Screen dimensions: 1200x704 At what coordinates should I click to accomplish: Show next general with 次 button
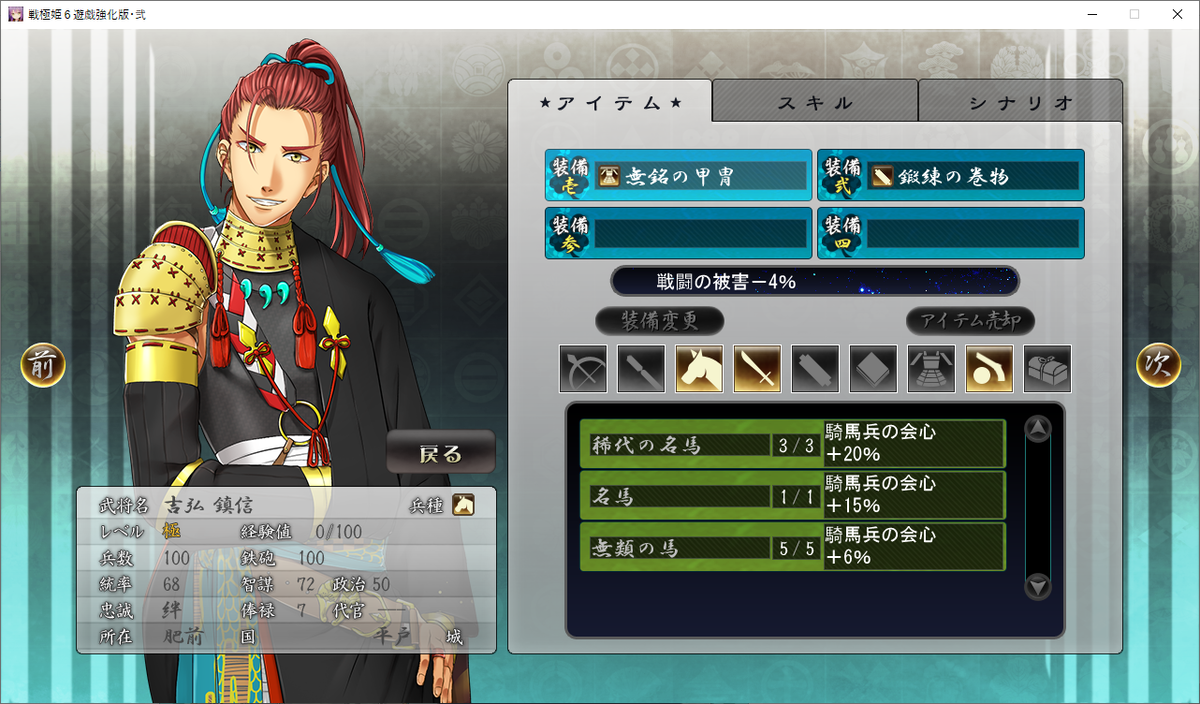click(1158, 366)
